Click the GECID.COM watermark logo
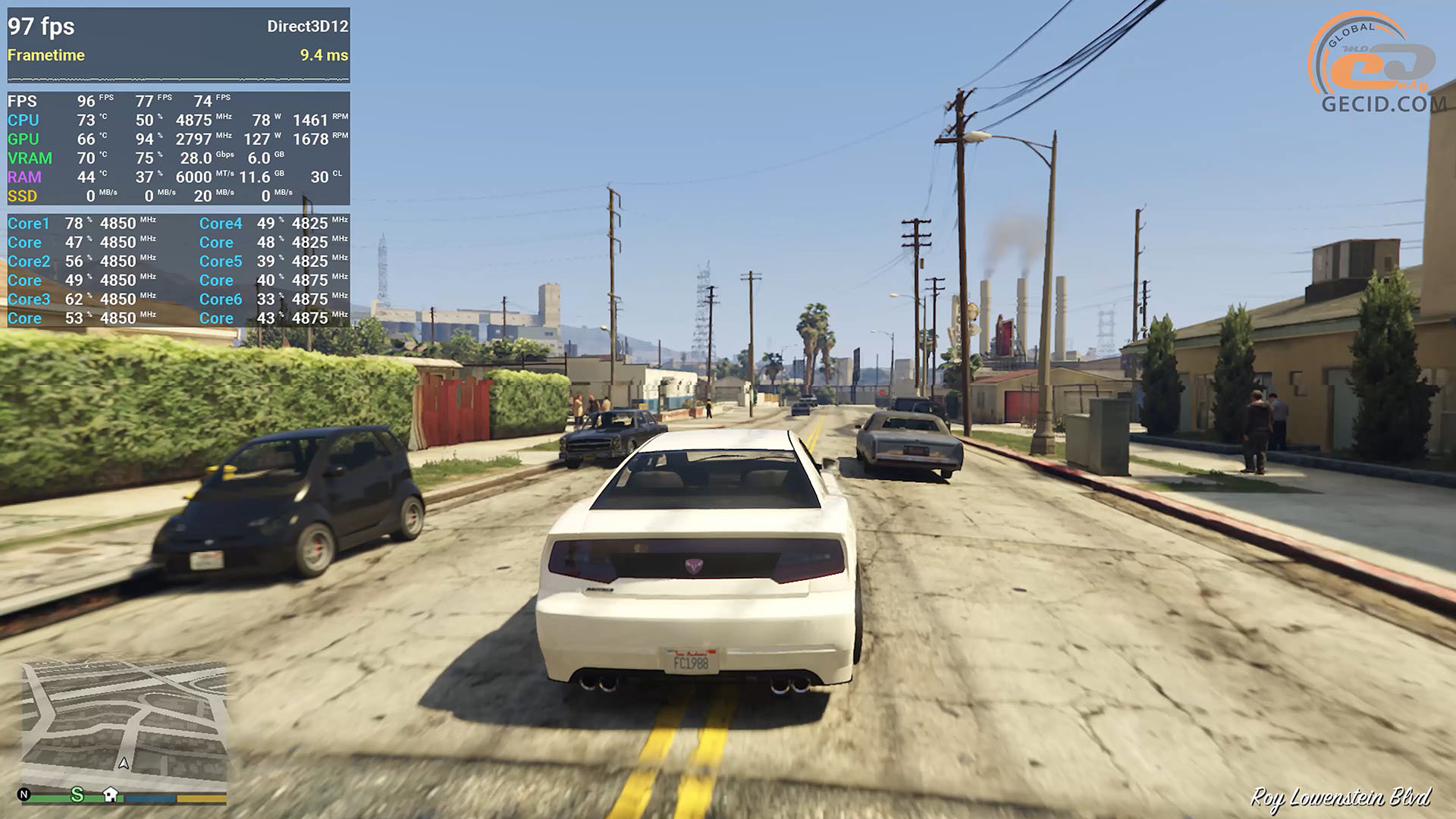The height and width of the screenshot is (819, 1456). point(1378,64)
